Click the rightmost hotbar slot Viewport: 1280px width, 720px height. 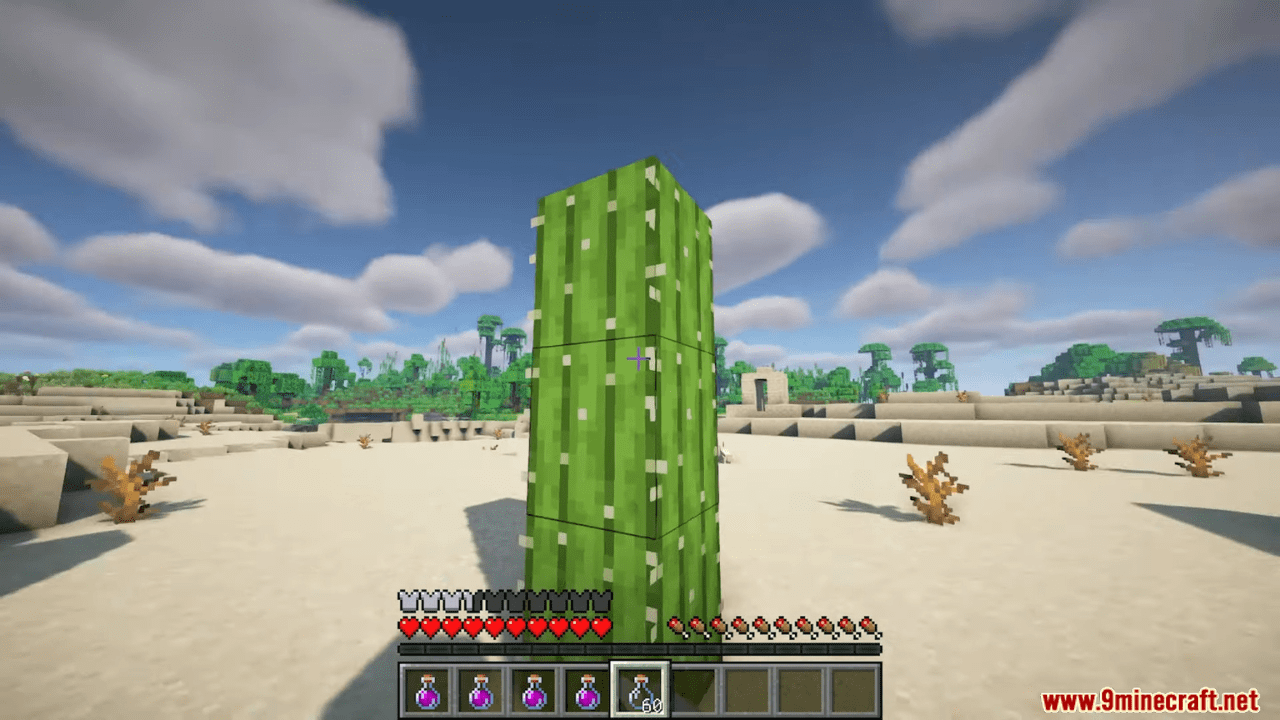(x=852, y=688)
